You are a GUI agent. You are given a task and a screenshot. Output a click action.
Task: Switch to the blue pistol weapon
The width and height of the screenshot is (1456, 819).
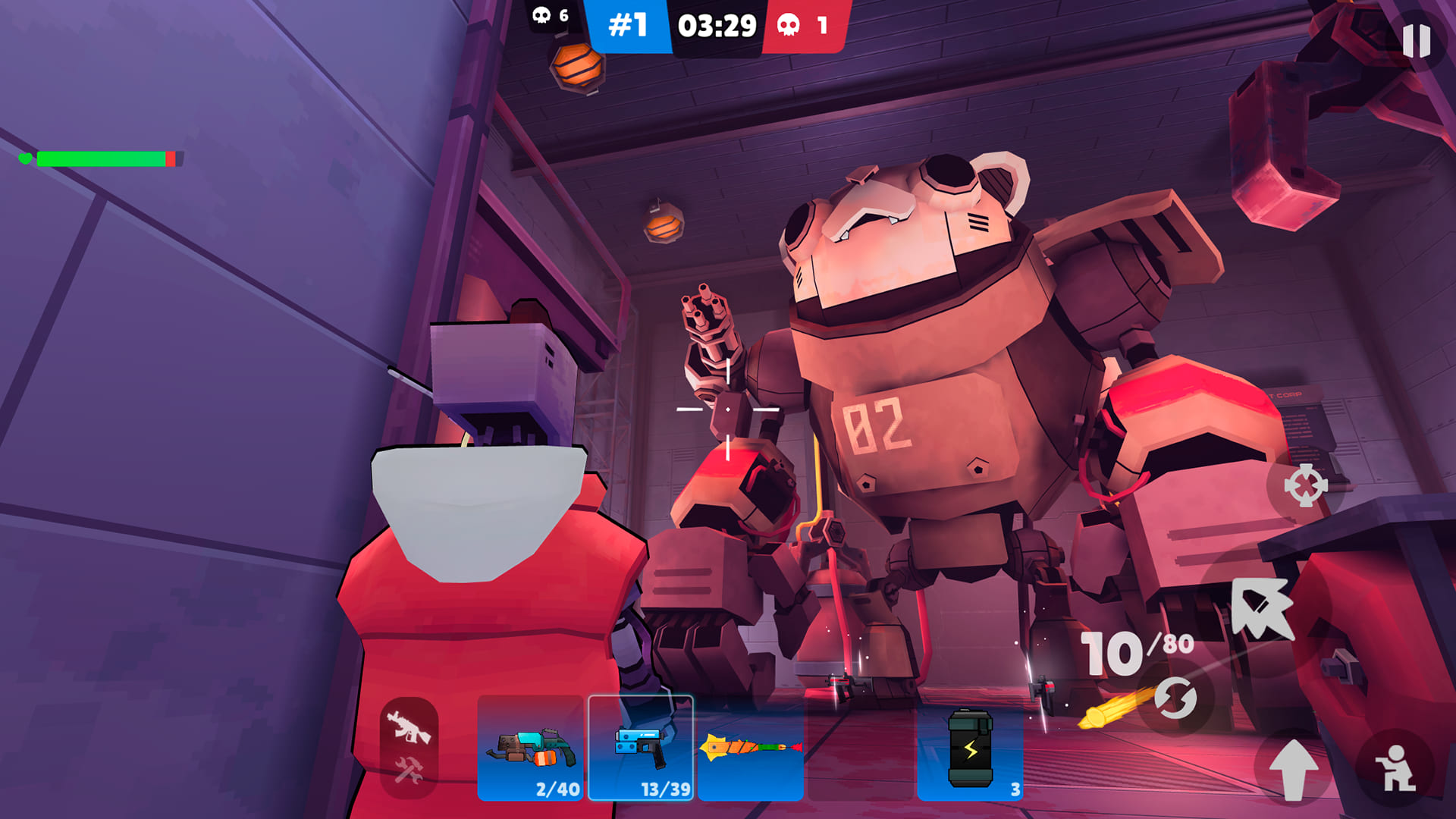639,751
